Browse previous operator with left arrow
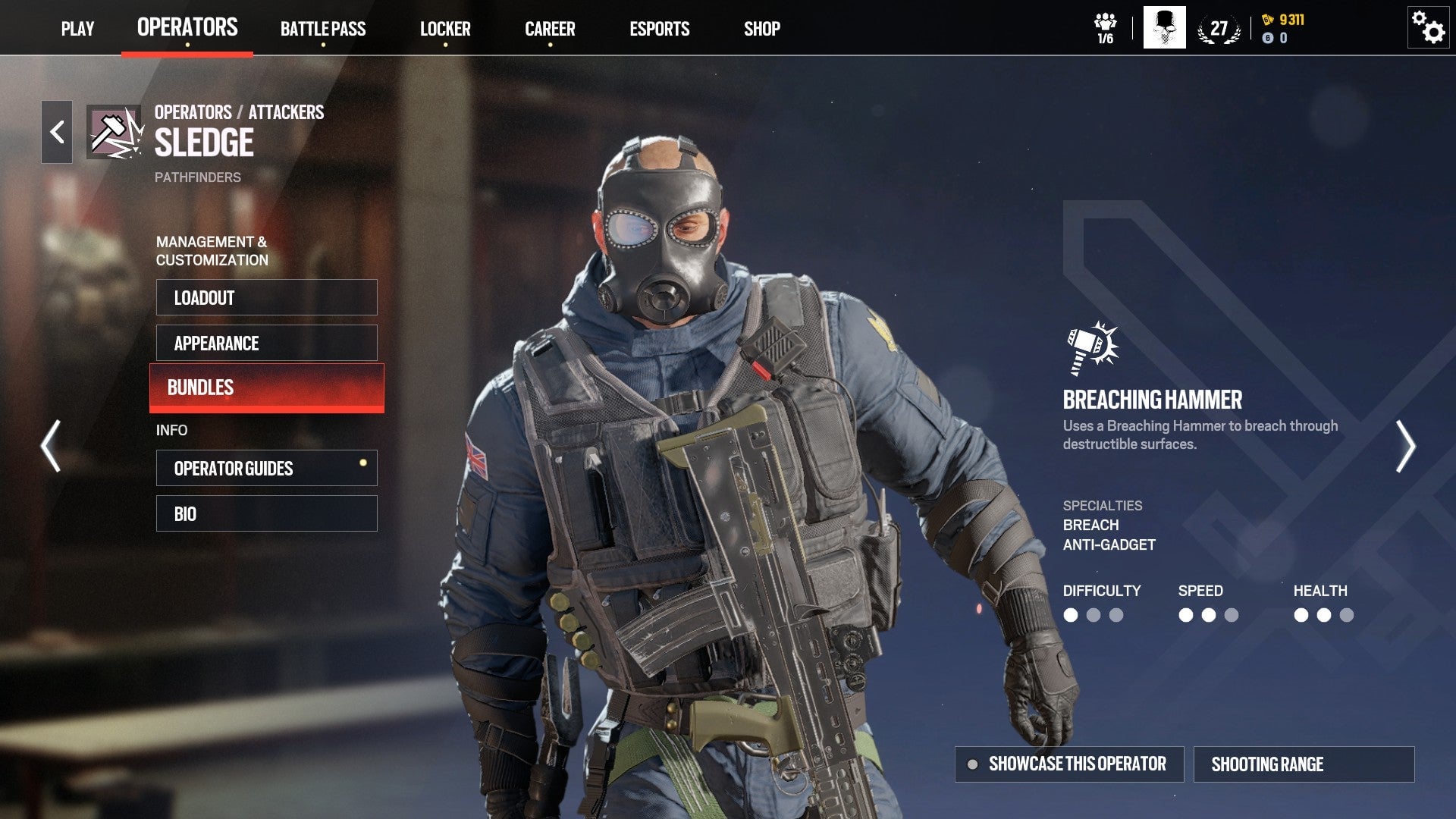1456x819 pixels. tap(50, 444)
